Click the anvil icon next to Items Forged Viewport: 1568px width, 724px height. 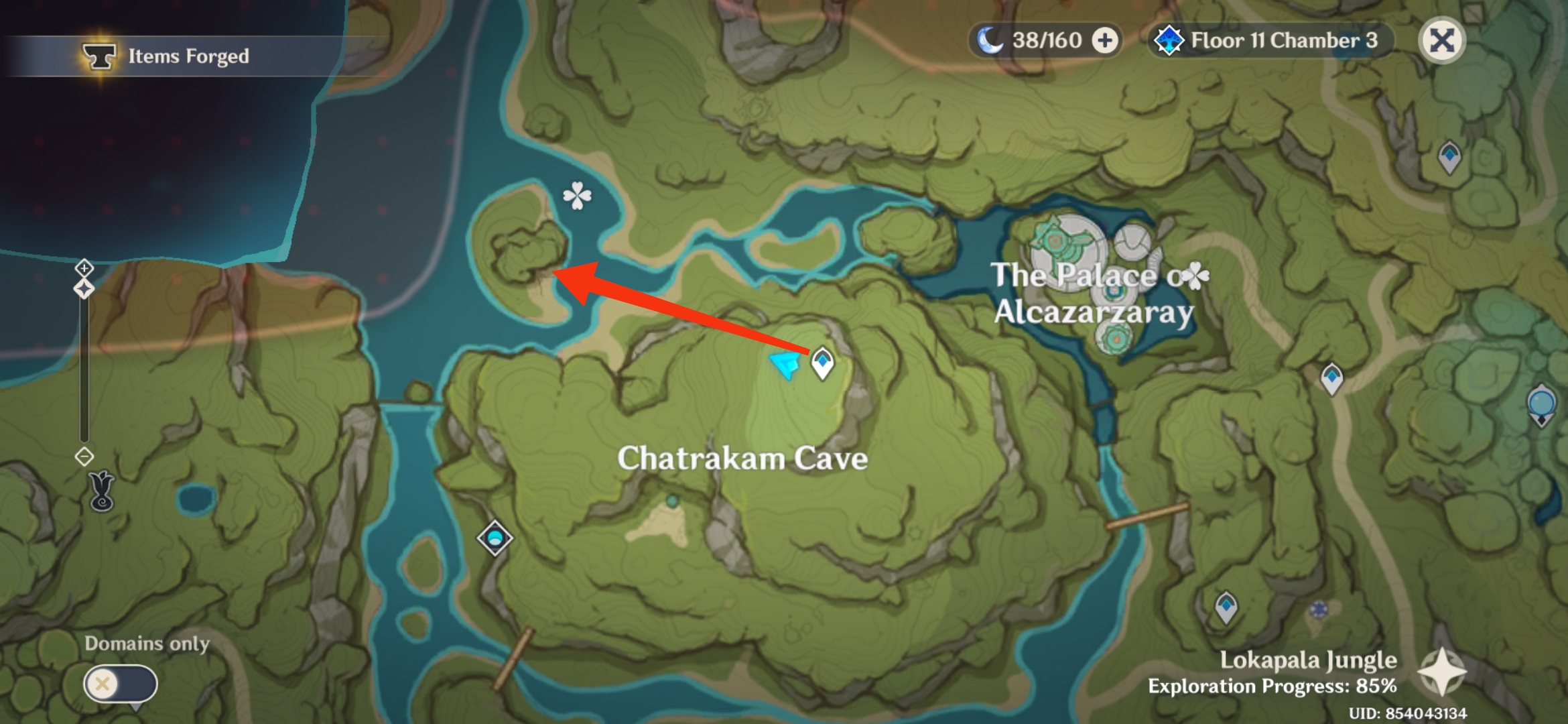(x=99, y=57)
